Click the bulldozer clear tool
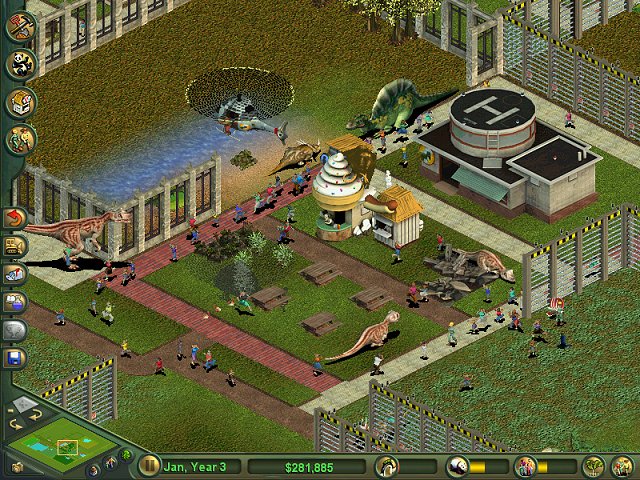Viewport: 640px width, 480px height. (15, 245)
